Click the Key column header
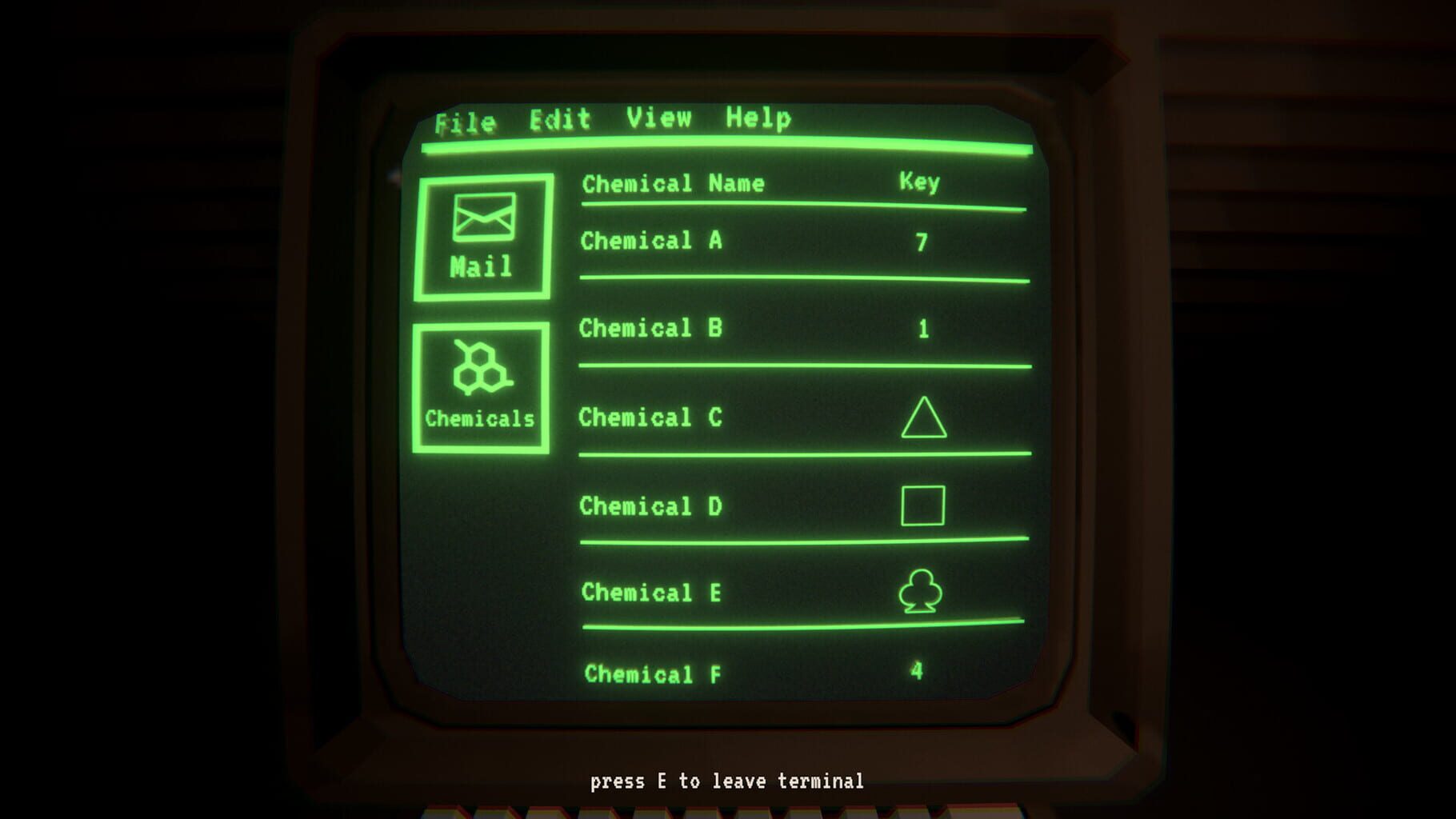Image resolution: width=1456 pixels, height=819 pixels. pyautogui.click(x=918, y=182)
